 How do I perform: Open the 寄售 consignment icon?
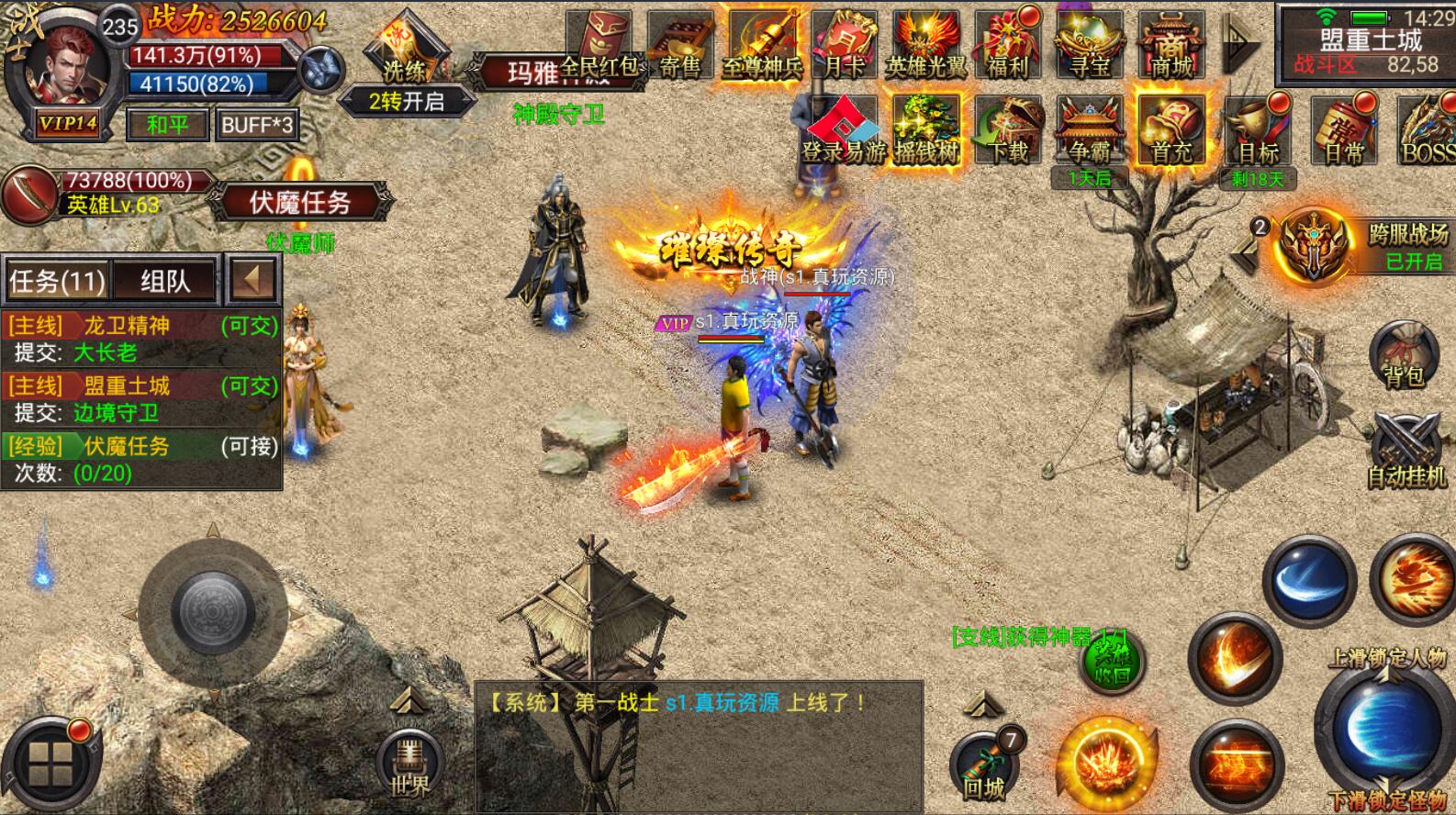tap(680, 46)
